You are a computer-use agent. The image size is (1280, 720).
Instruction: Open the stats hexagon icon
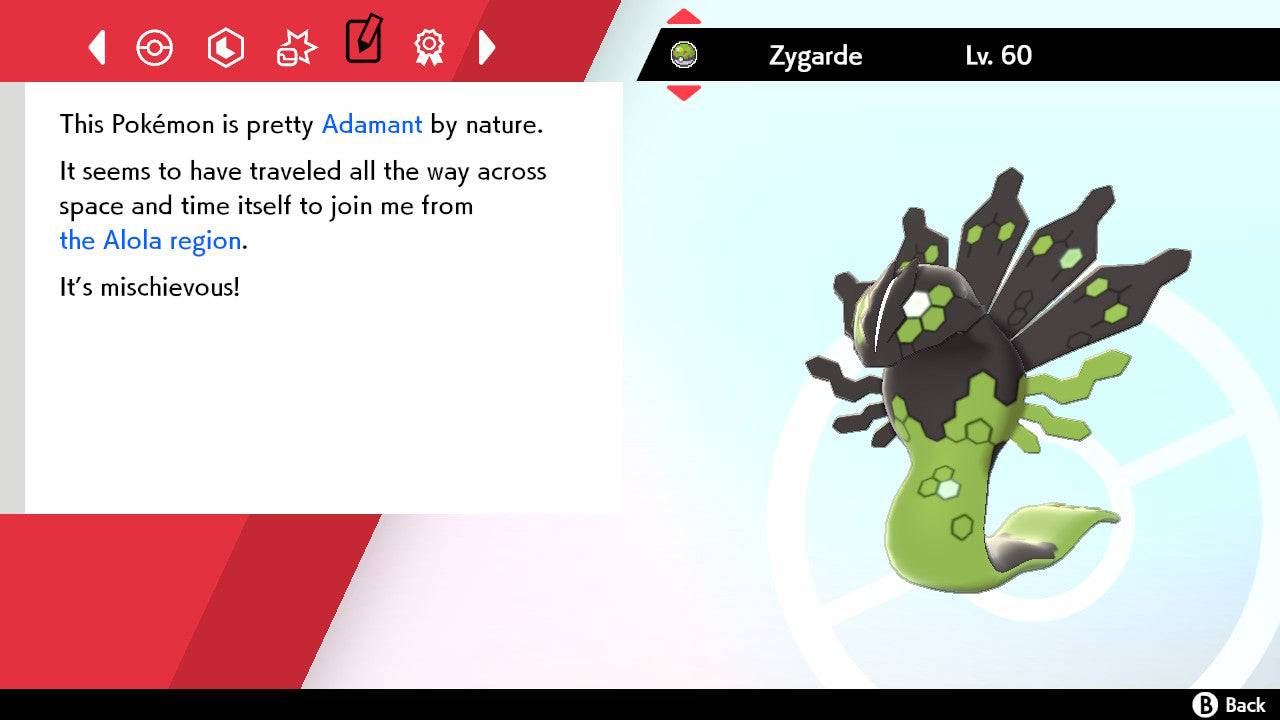click(x=225, y=47)
